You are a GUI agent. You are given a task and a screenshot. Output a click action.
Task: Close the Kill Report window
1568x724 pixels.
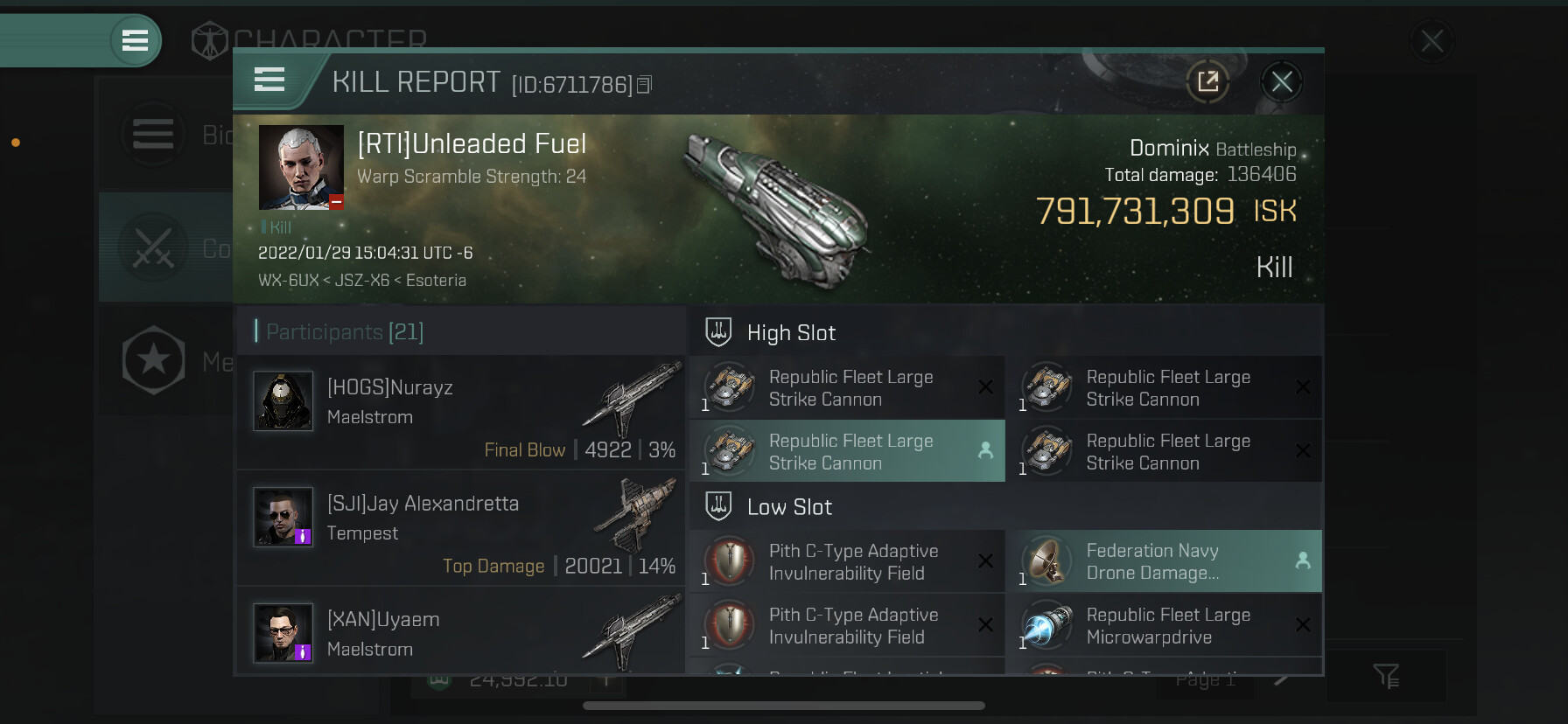pyautogui.click(x=1282, y=82)
